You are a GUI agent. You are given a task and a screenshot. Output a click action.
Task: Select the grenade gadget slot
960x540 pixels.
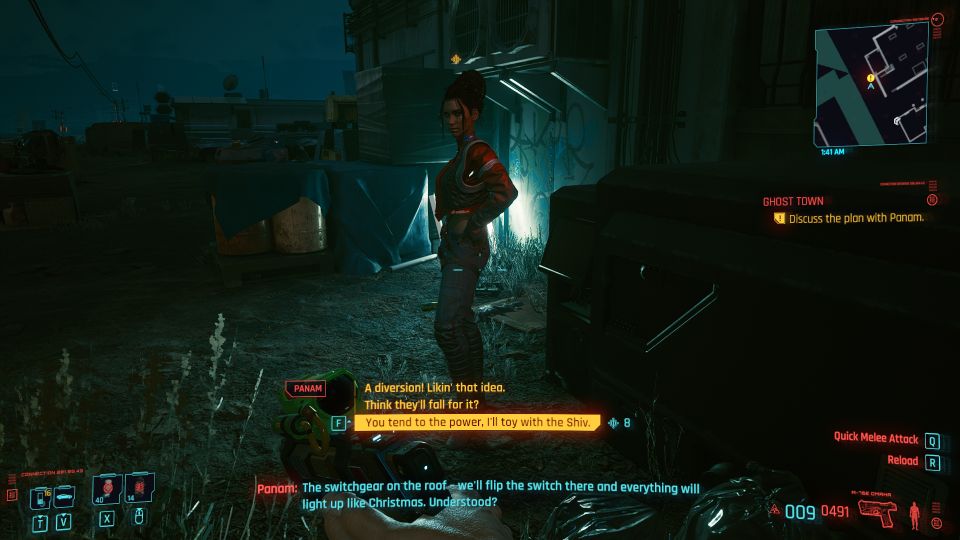(x=138, y=490)
